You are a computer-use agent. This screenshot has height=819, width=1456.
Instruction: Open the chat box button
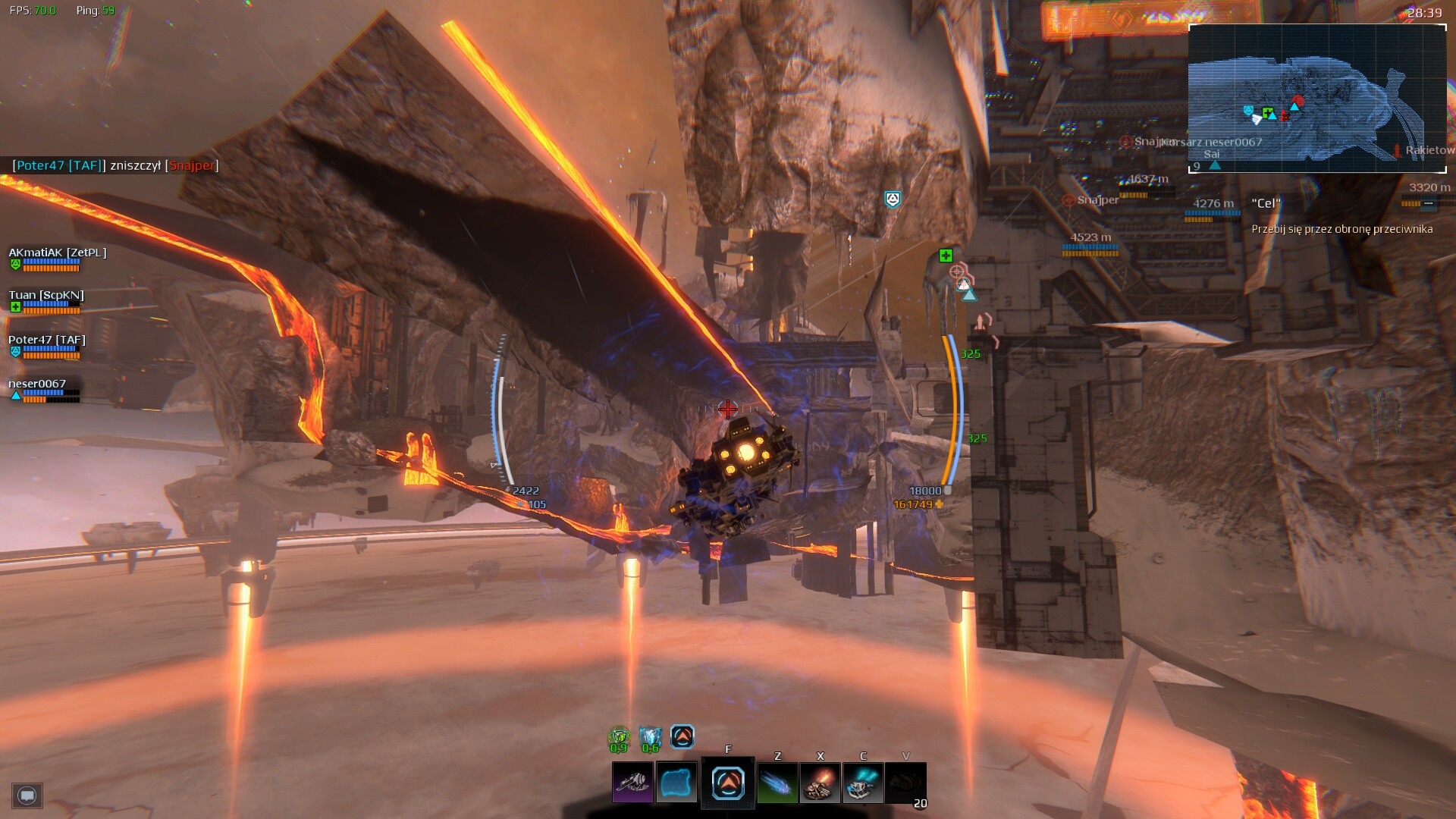27,795
